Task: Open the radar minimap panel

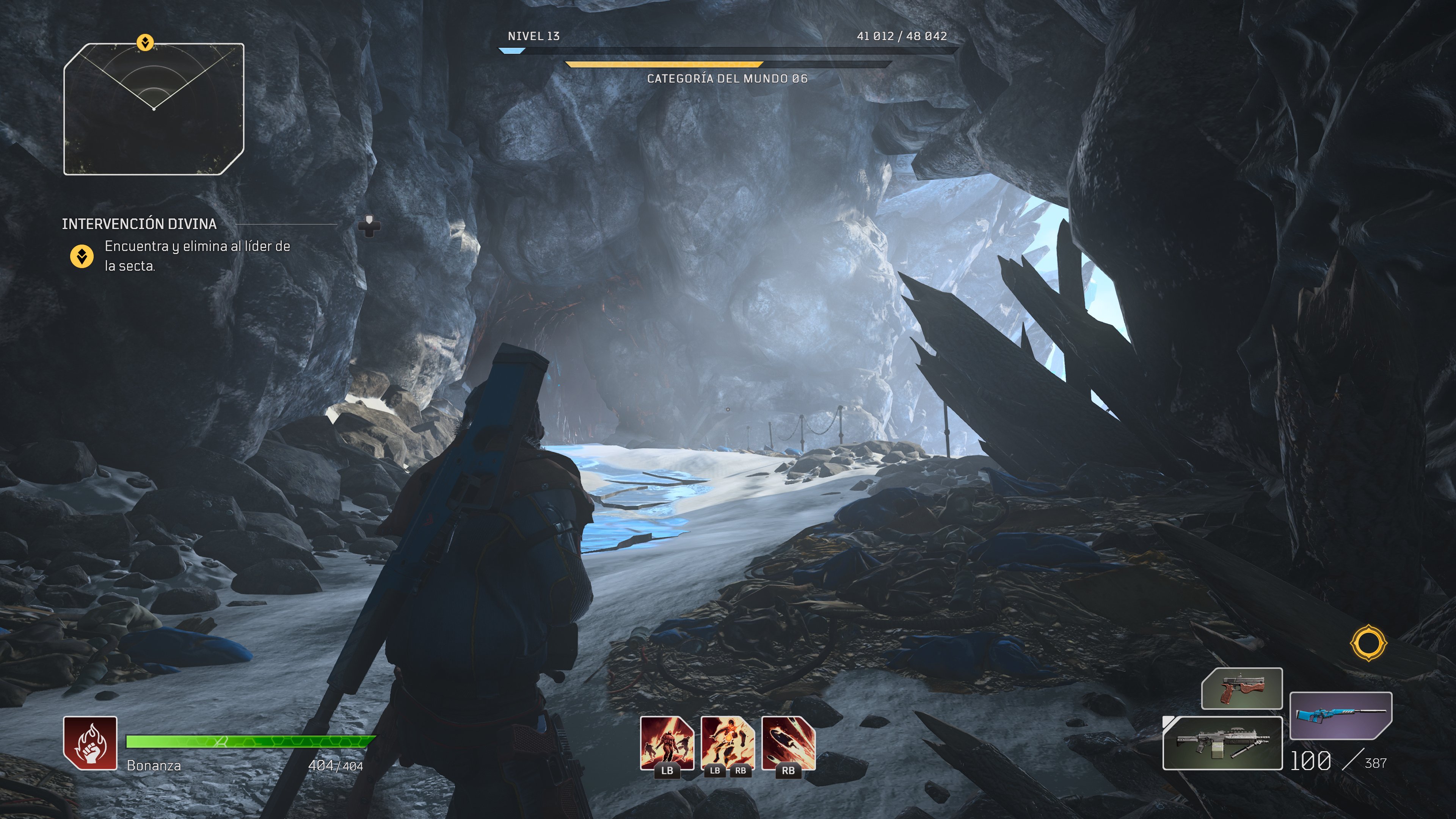Action: 154,109
